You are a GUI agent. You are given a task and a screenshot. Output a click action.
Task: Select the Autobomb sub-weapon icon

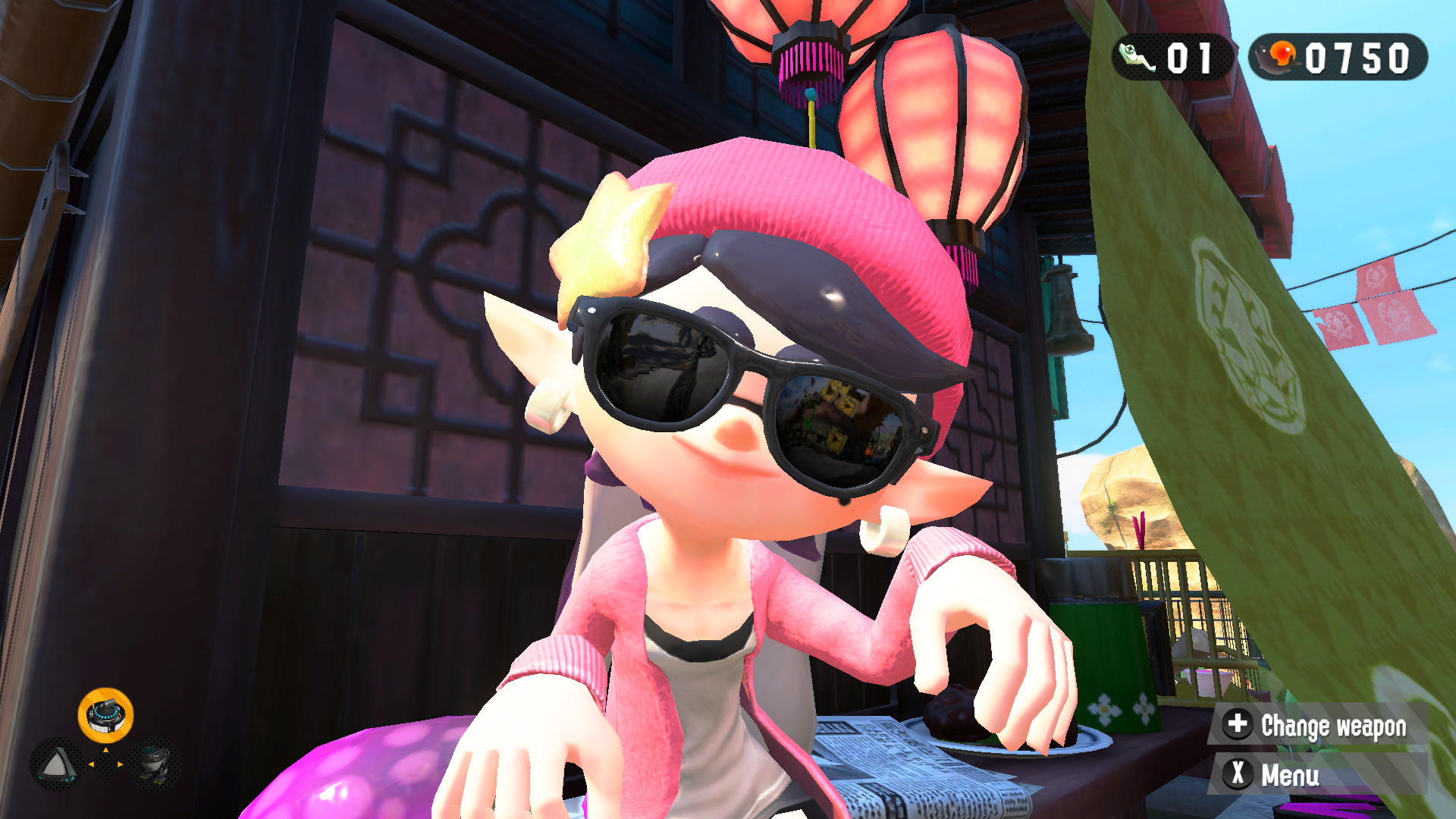(155, 766)
